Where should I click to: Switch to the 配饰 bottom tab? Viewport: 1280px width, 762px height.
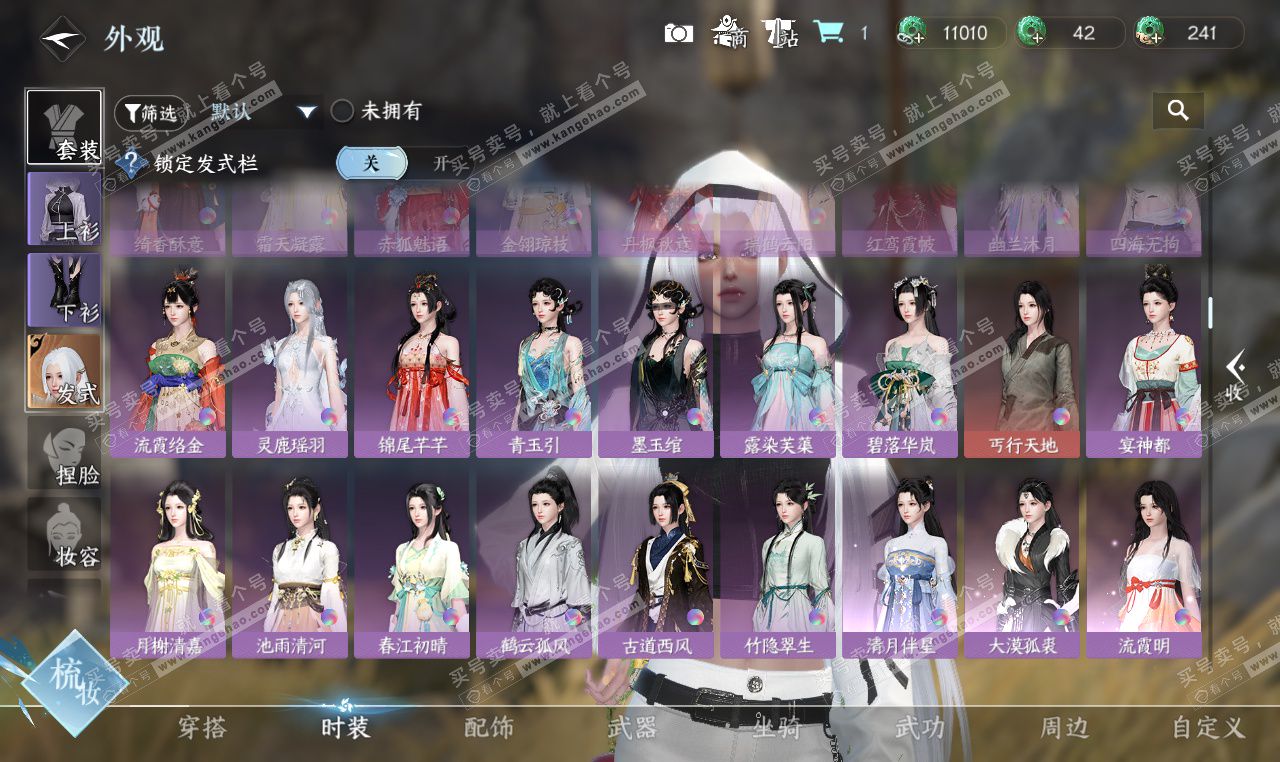489,728
